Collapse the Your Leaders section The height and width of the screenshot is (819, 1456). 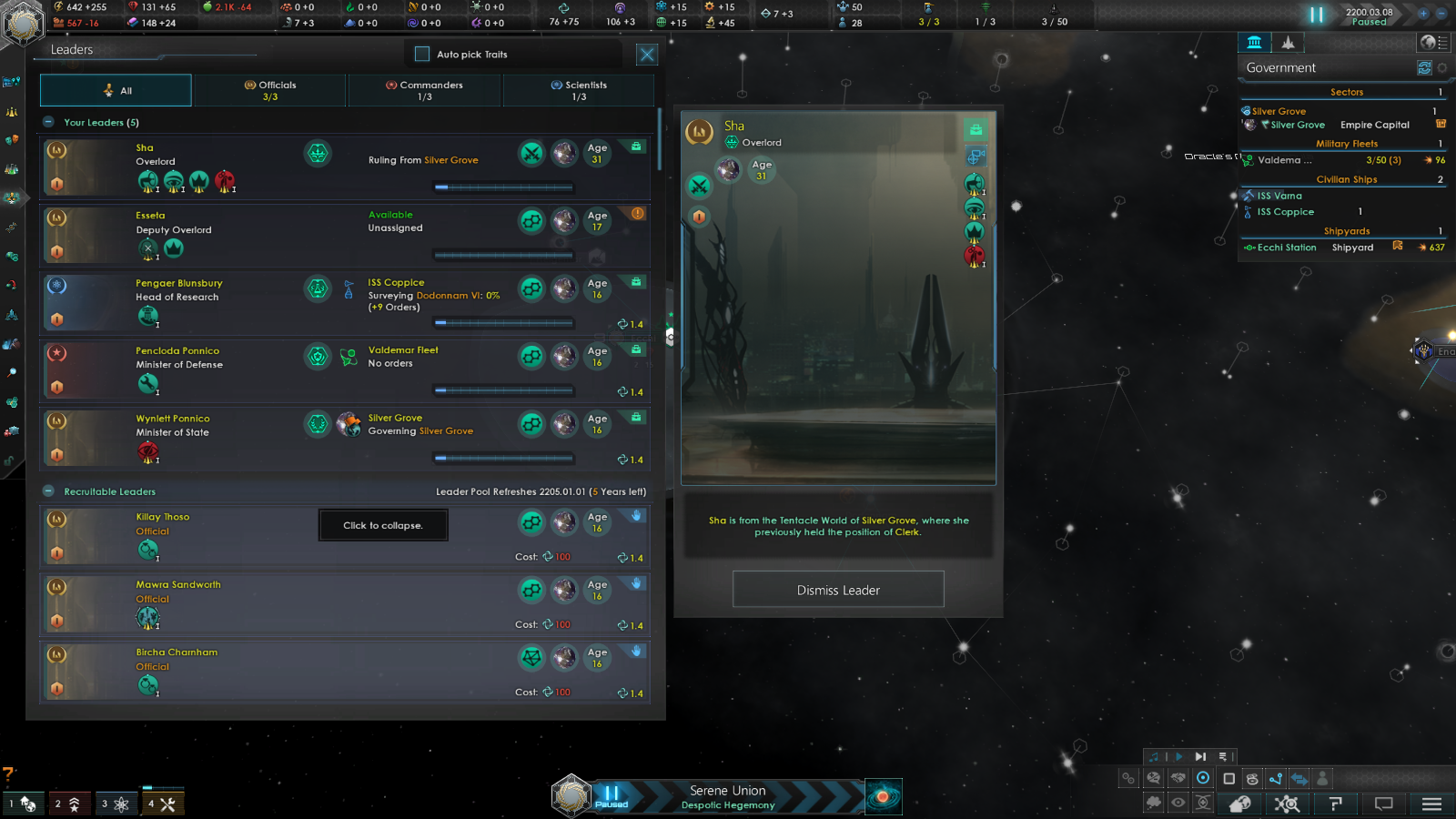click(x=47, y=122)
